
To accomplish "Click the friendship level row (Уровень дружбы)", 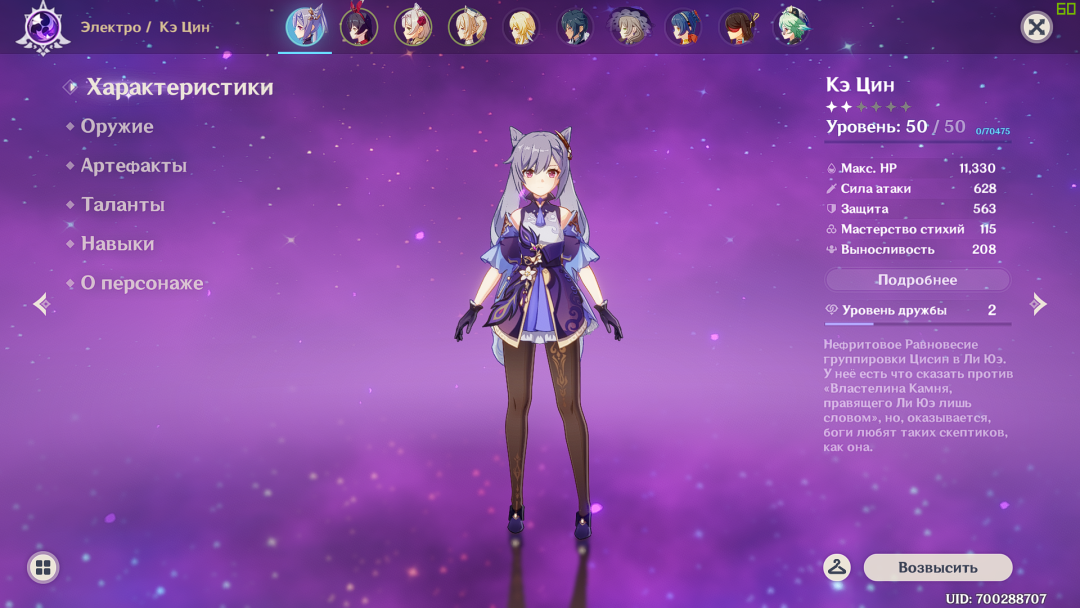I will point(917,311).
